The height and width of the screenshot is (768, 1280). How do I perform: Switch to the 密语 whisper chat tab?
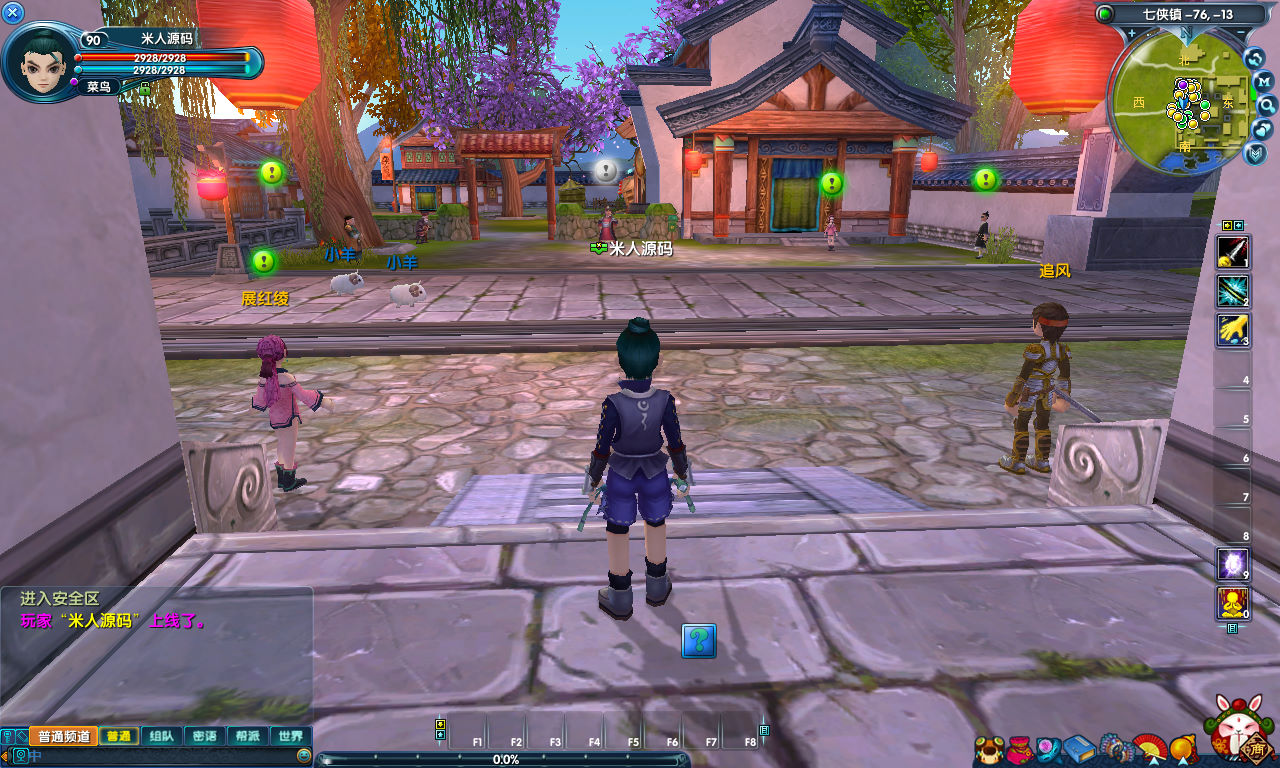(204, 736)
